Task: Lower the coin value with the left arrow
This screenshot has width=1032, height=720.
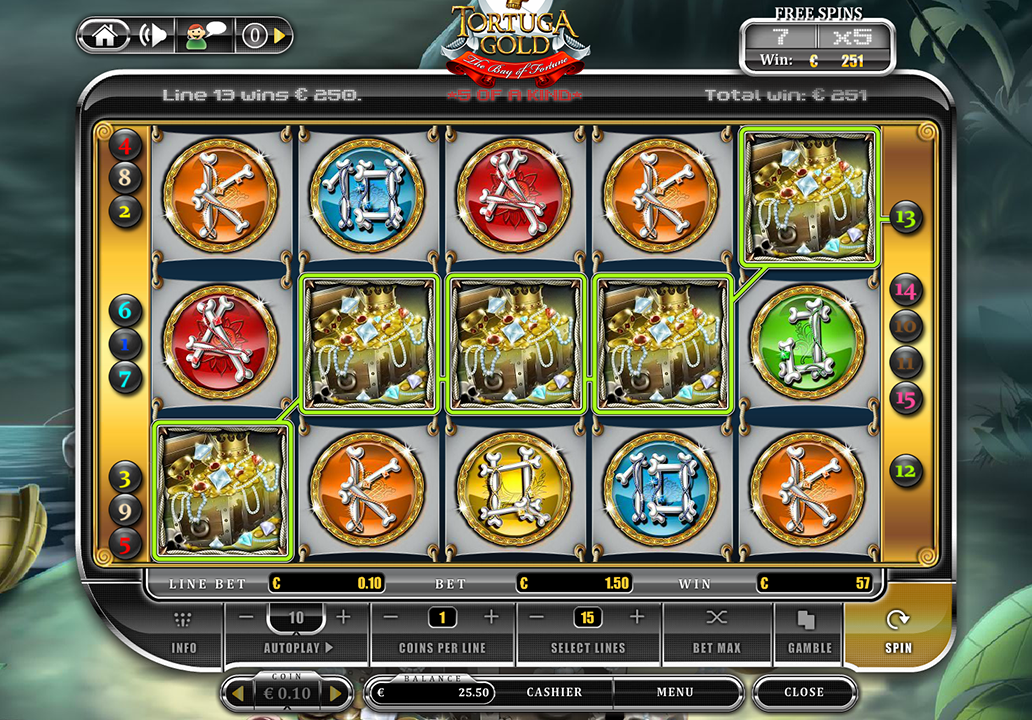Action: pyautogui.click(x=238, y=692)
